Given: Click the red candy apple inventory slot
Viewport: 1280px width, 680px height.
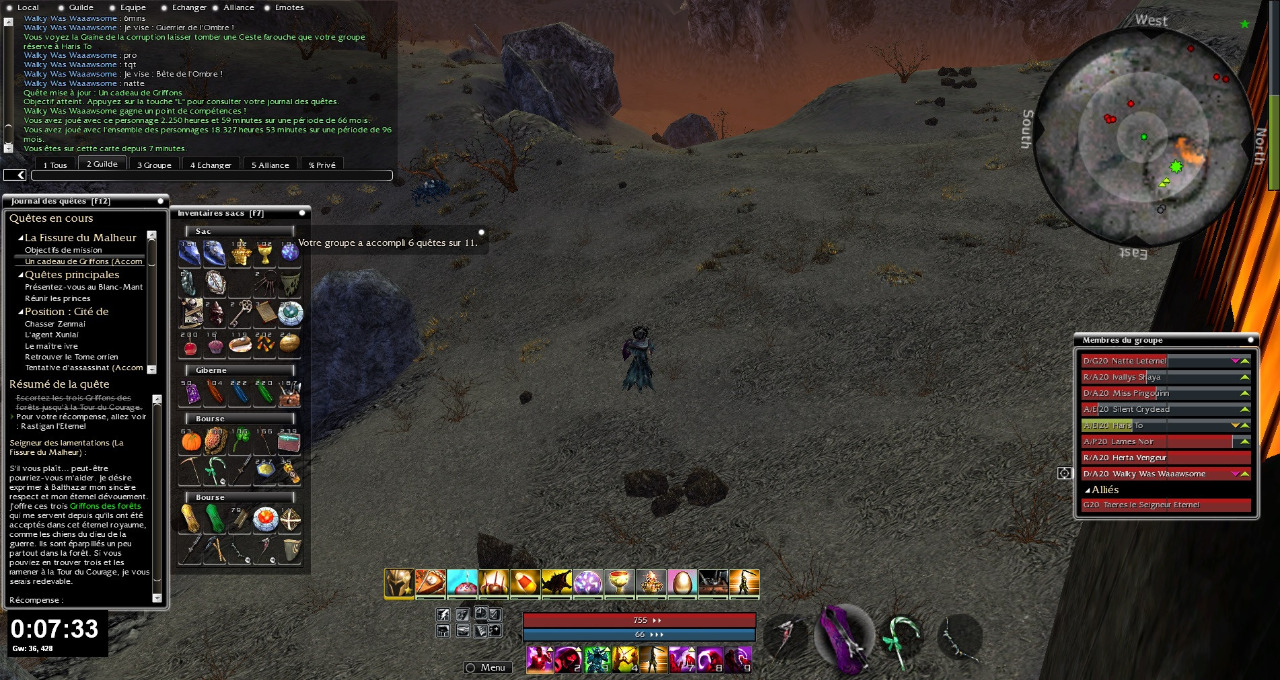Looking at the screenshot, I should click(191, 345).
